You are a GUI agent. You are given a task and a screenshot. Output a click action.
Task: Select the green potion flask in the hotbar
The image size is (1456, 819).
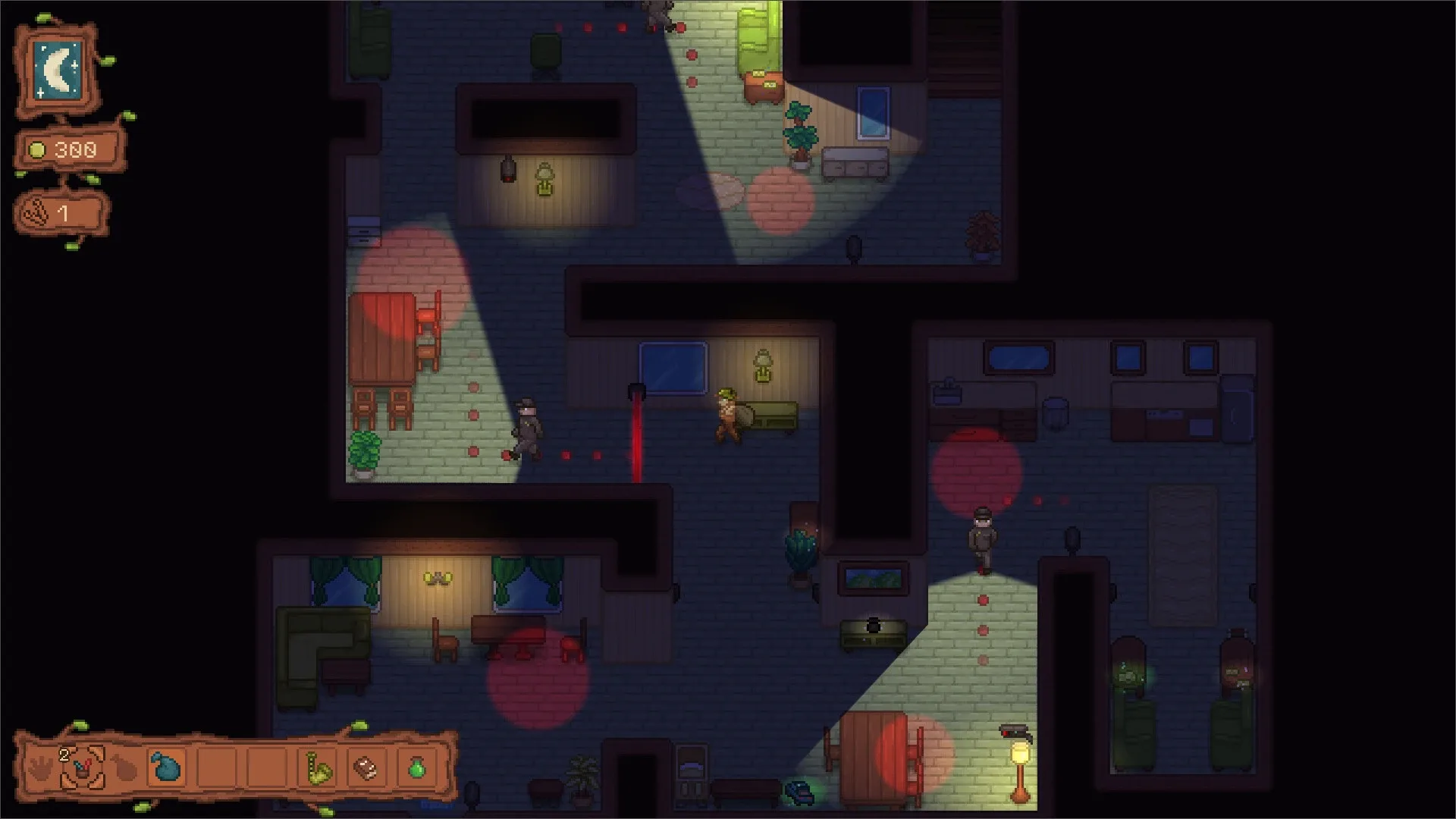point(417,767)
